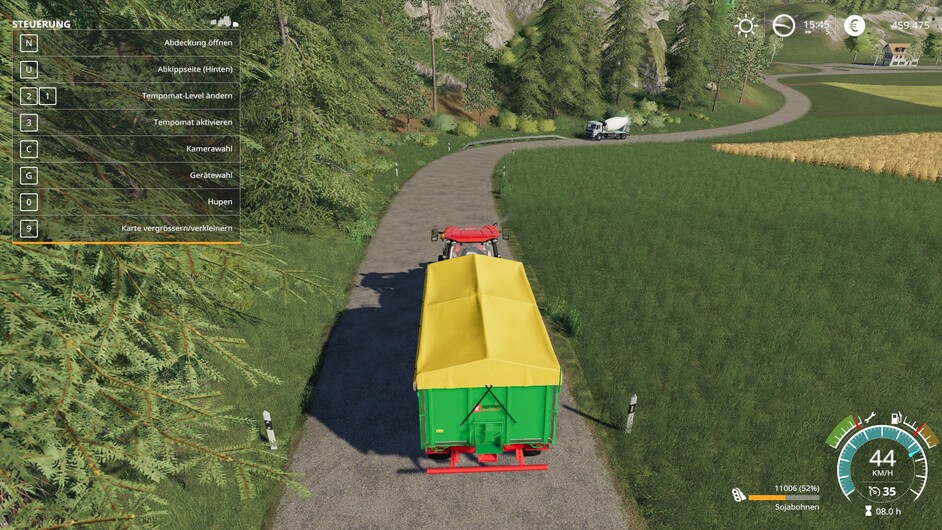
Task: Click the cruise control speed icon
Action: pyautogui.click(x=874, y=491)
